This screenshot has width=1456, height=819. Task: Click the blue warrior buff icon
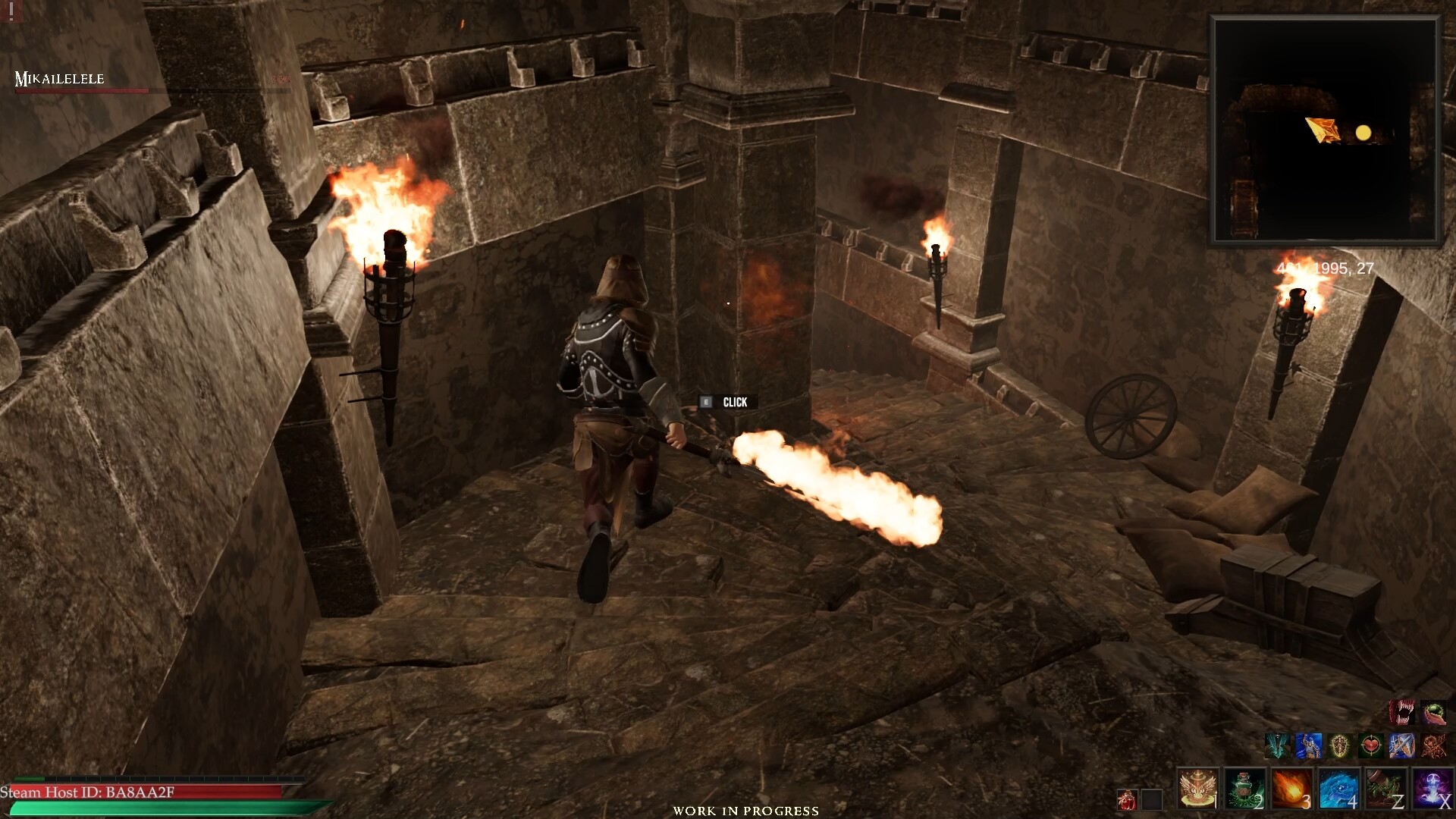click(1309, 745)
